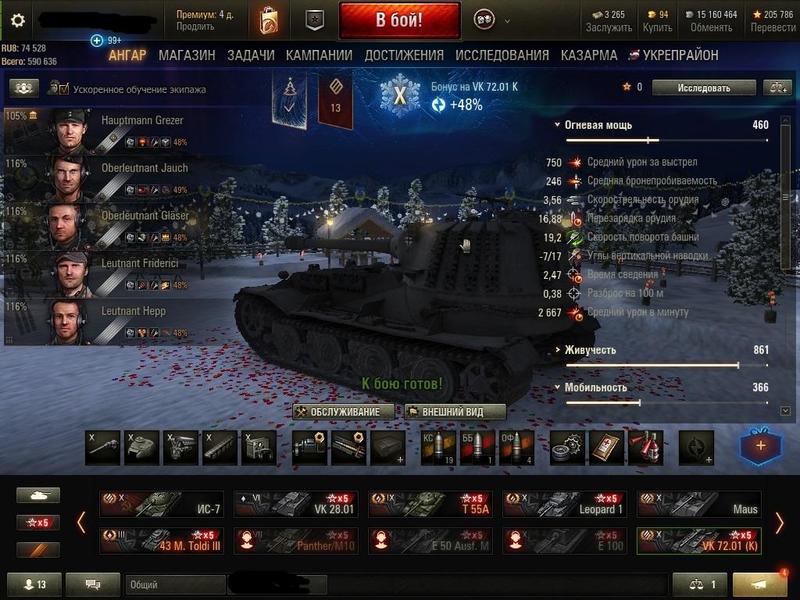This screenshot has width=800, height=600.
Task: Open the Внешний вид appearance button
Action: click(455, 412)
